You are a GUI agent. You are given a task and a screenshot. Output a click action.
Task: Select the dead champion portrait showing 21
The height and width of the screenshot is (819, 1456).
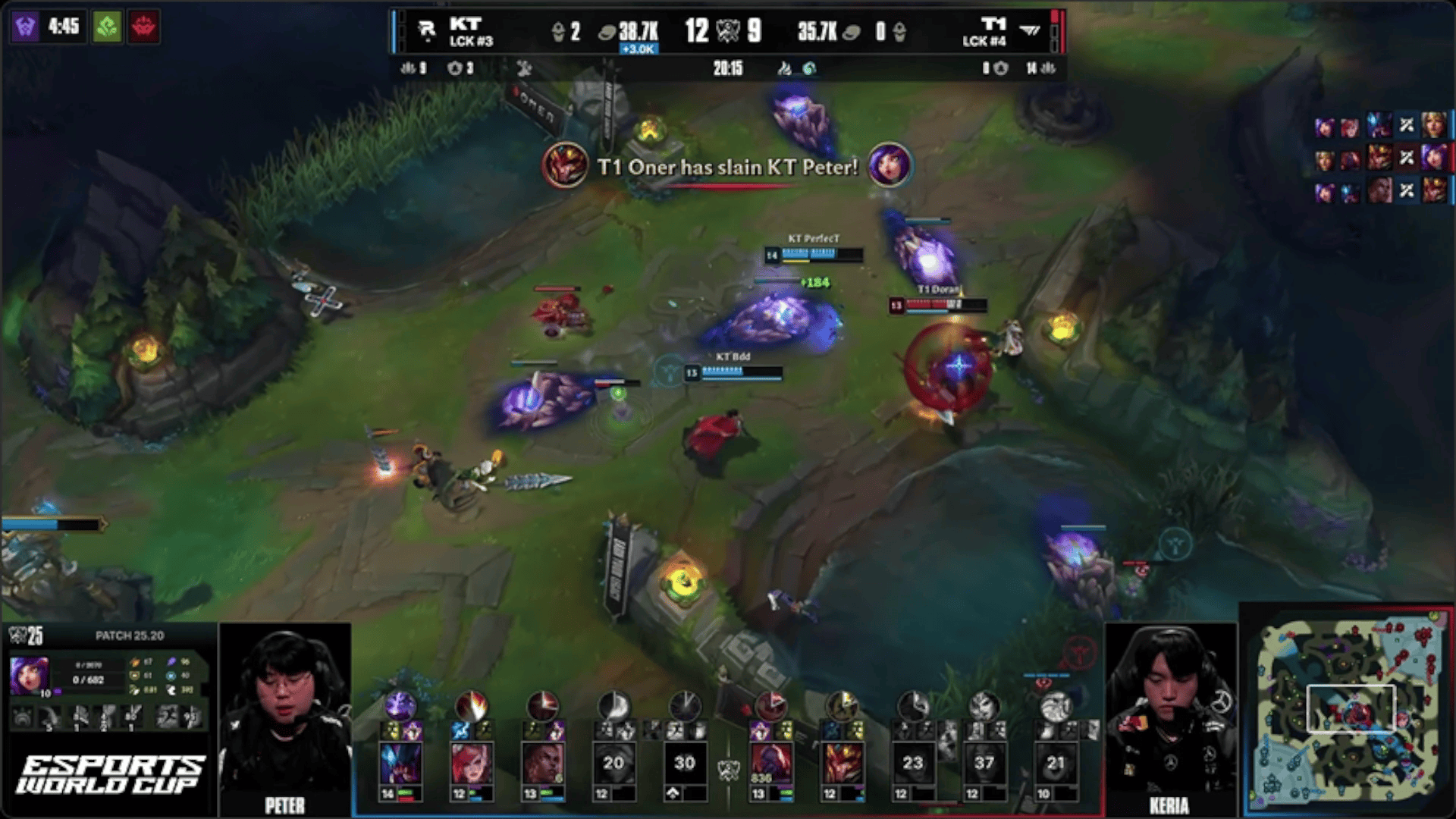tap(1055, 764)
